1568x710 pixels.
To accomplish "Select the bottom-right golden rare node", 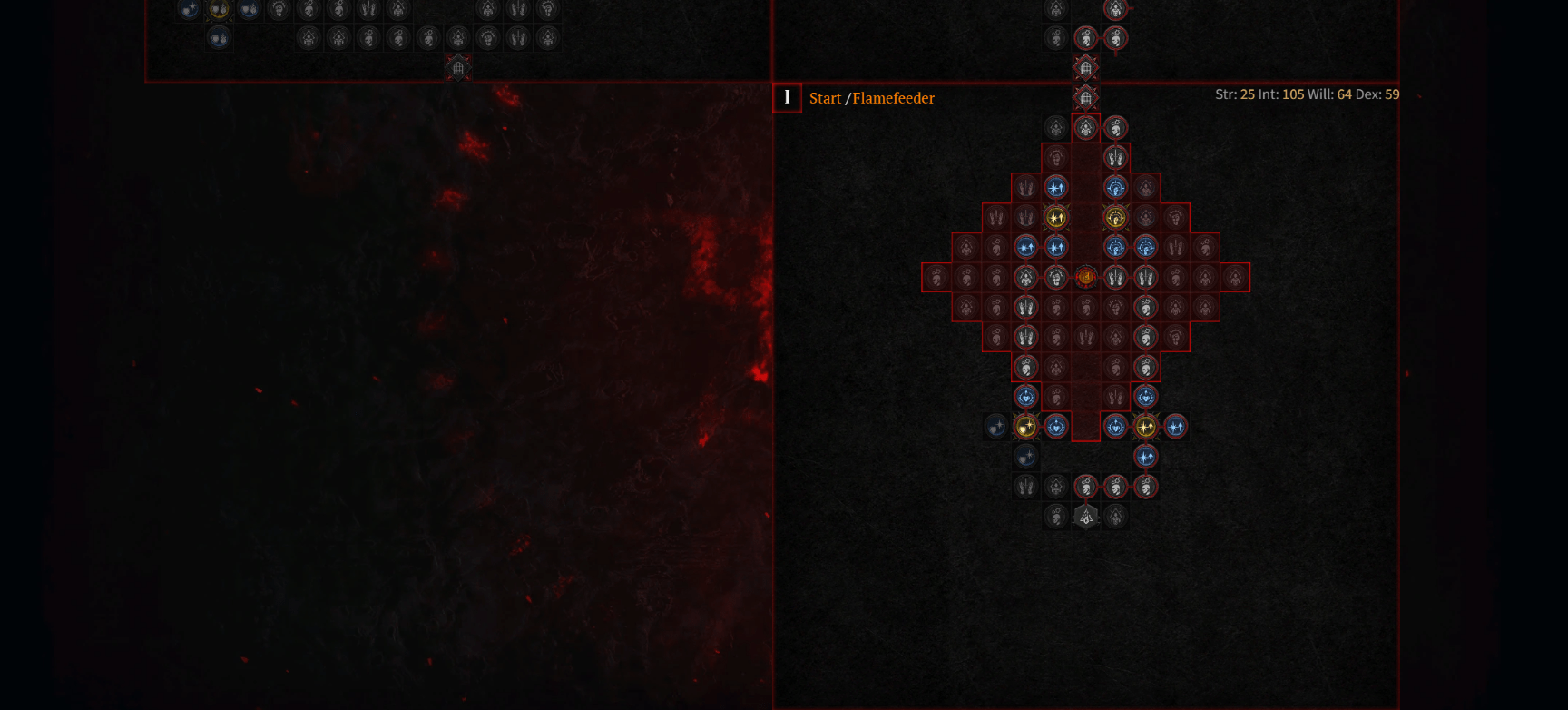I will [x=1146, y=427].
